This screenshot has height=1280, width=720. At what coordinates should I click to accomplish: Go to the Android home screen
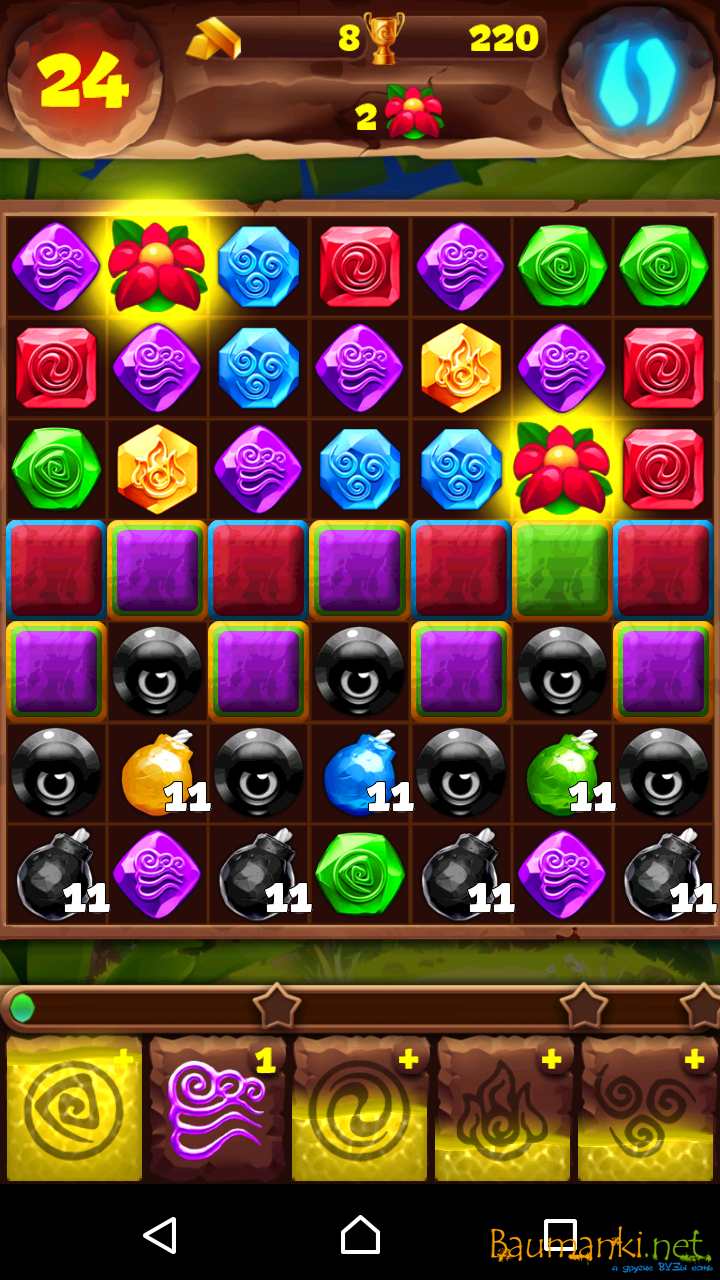[360, 1236]
